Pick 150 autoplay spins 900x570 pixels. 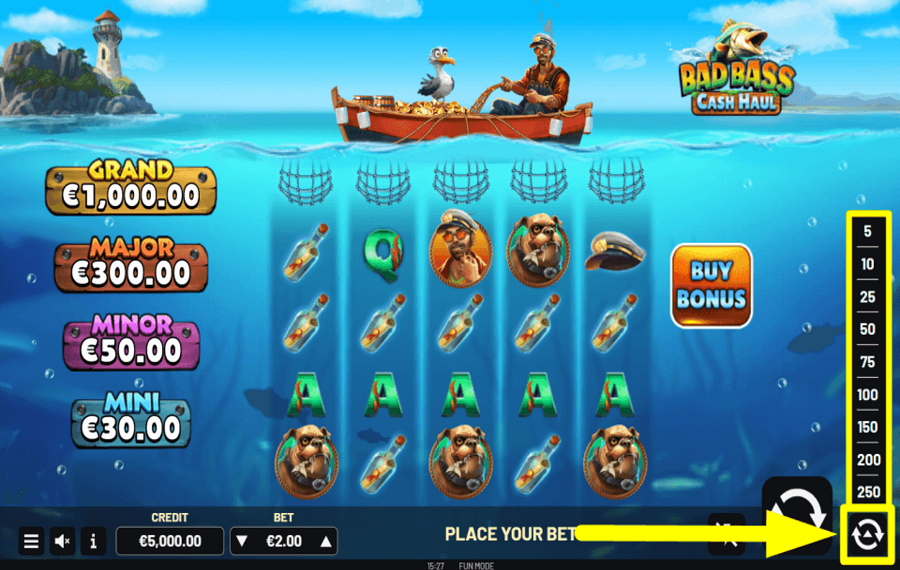[x=867, y=427]
